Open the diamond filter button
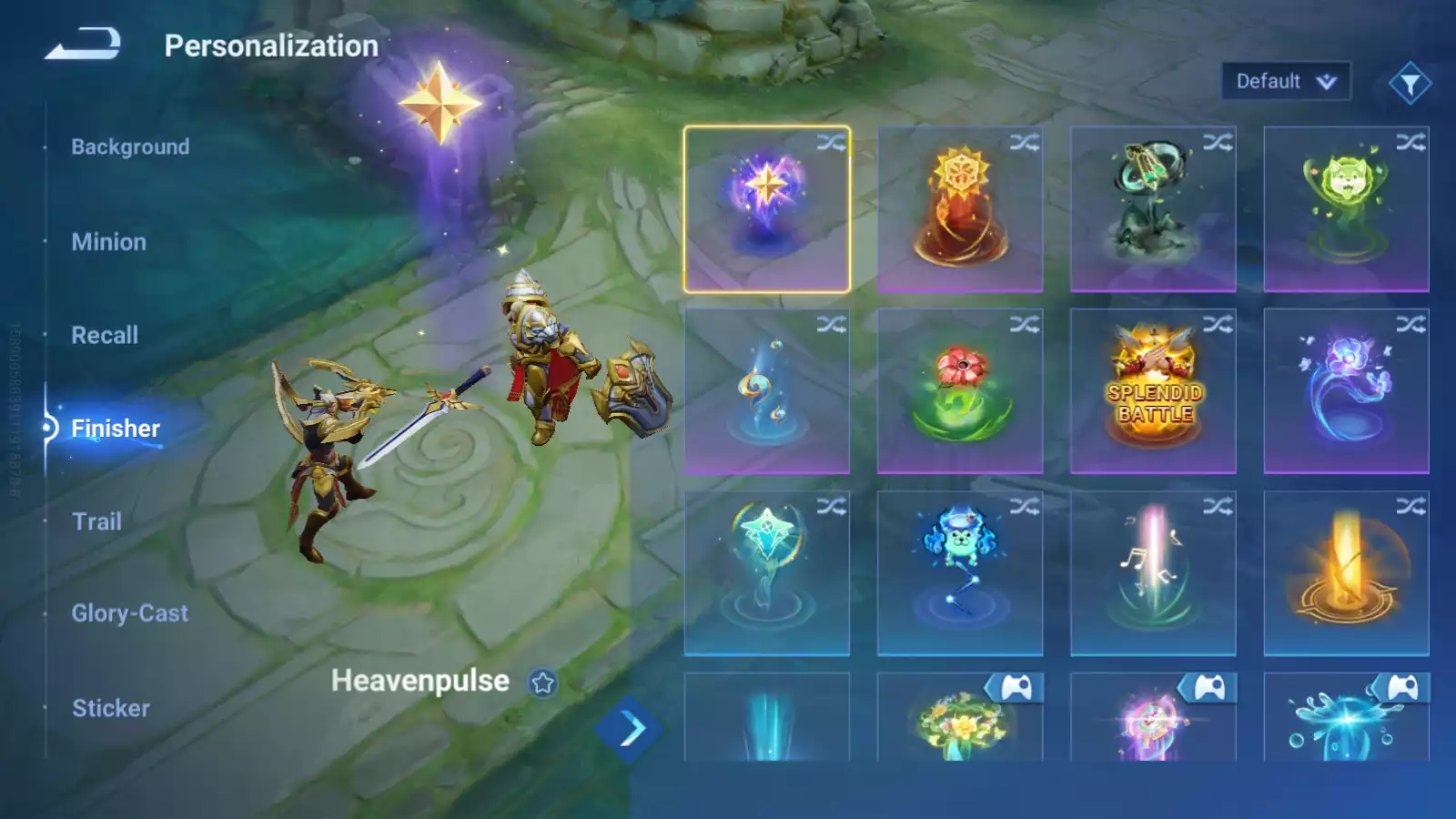This screenshot has height=819, width=1456. 1410,84
